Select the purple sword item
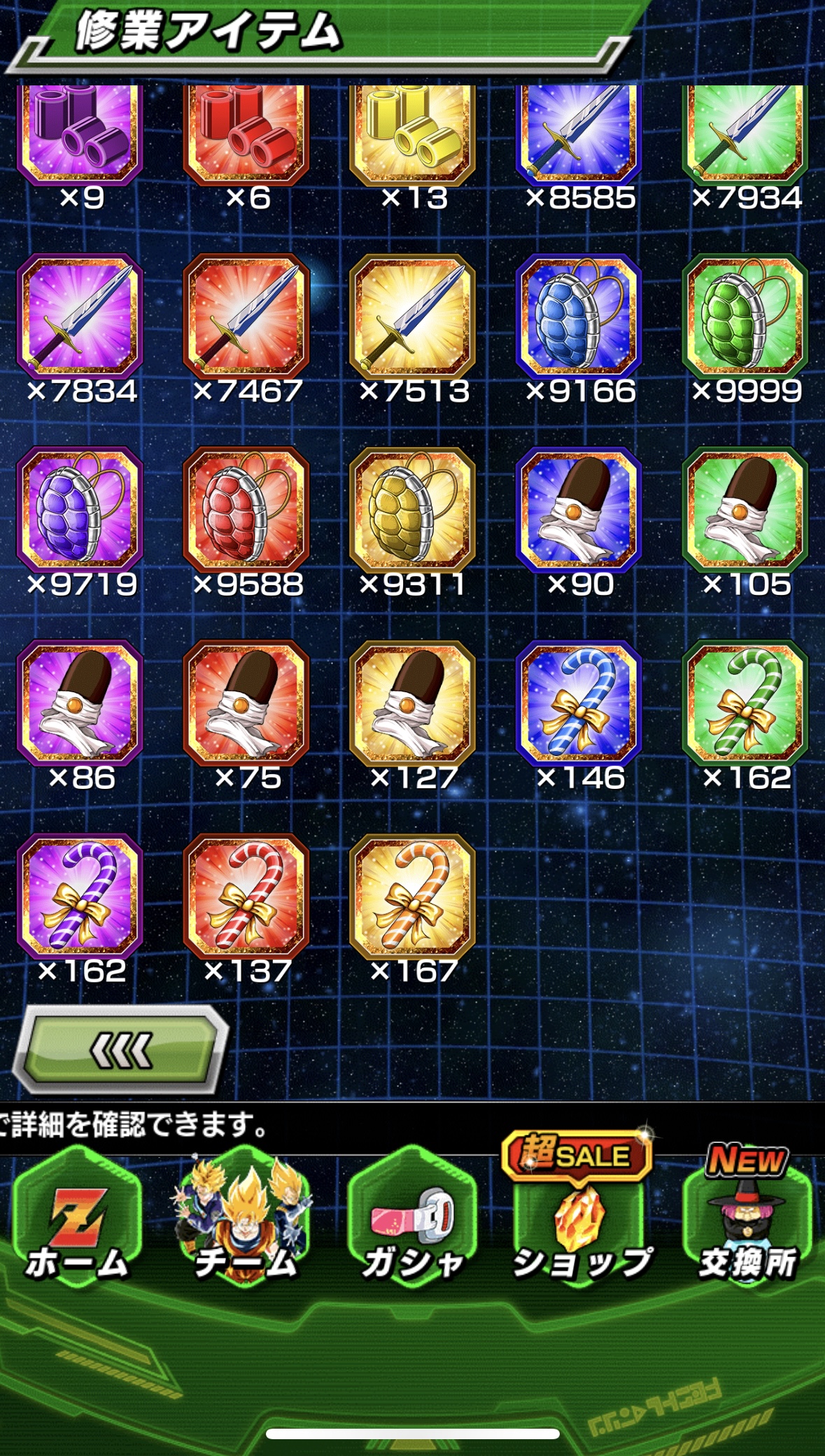The width and height of the screenshot is (825, 1456). [x=80, y=316]
